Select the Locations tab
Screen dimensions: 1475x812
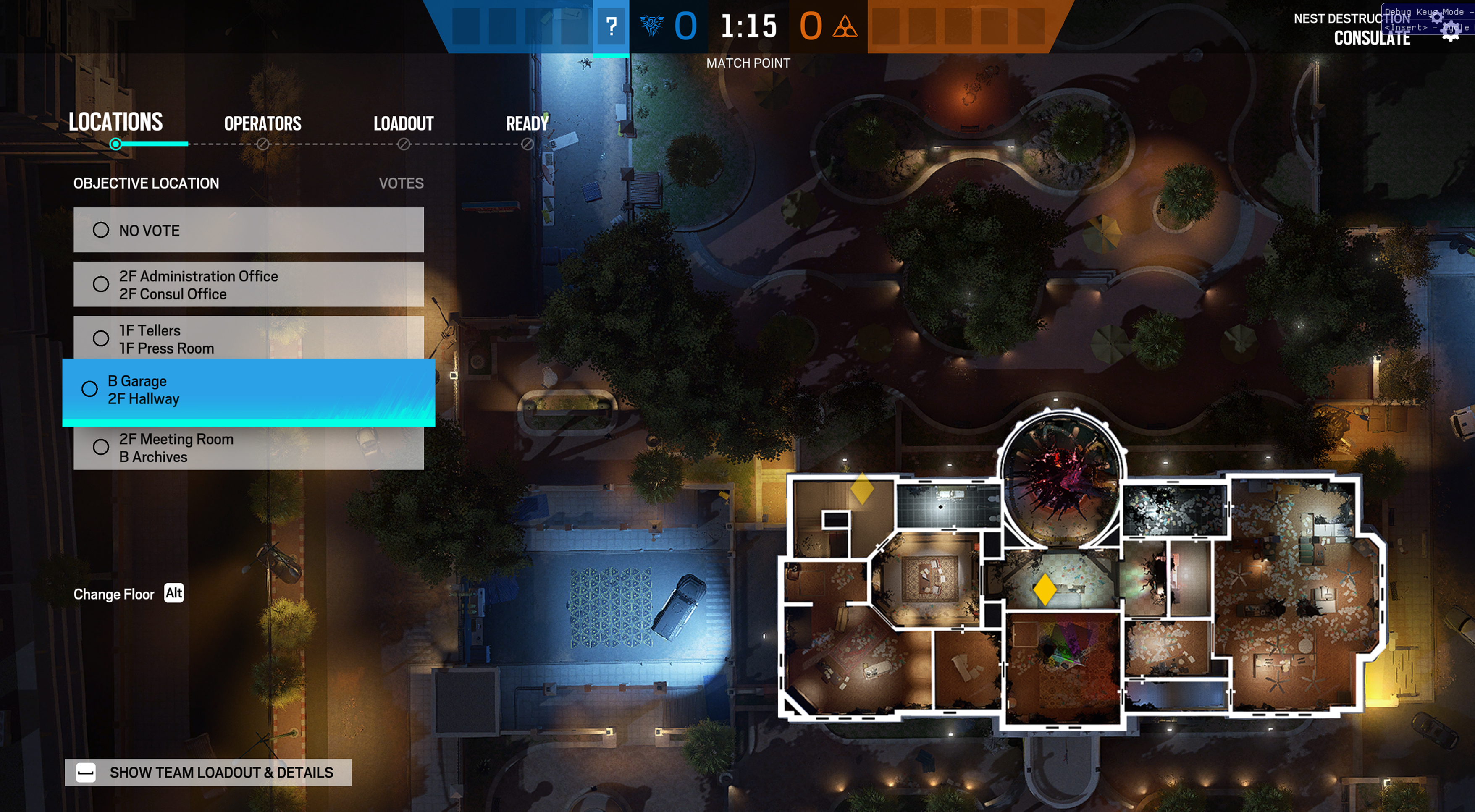tap(115, 123)
